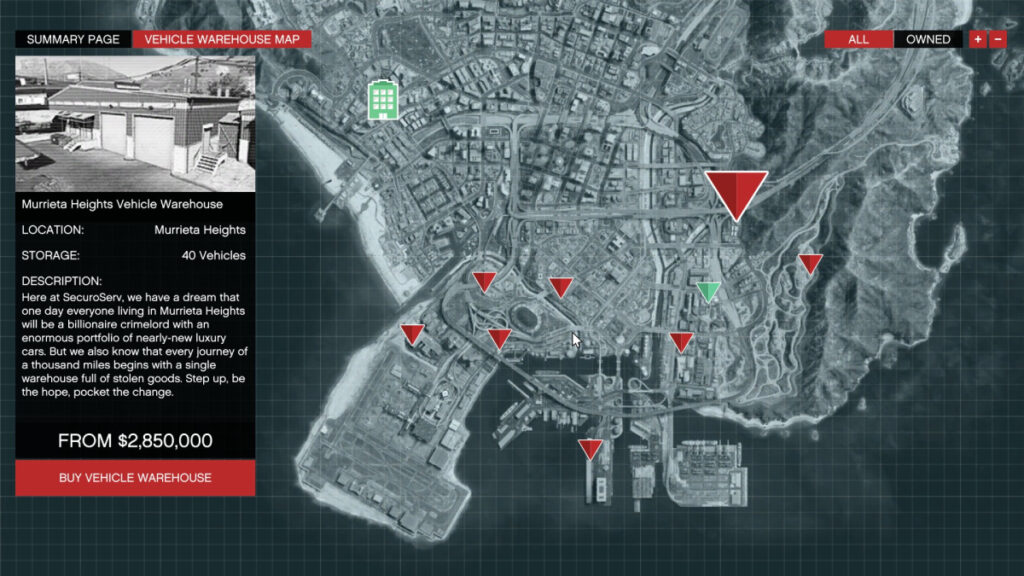
Task: View the warehouse preview photo
Action: pos(135,123)
